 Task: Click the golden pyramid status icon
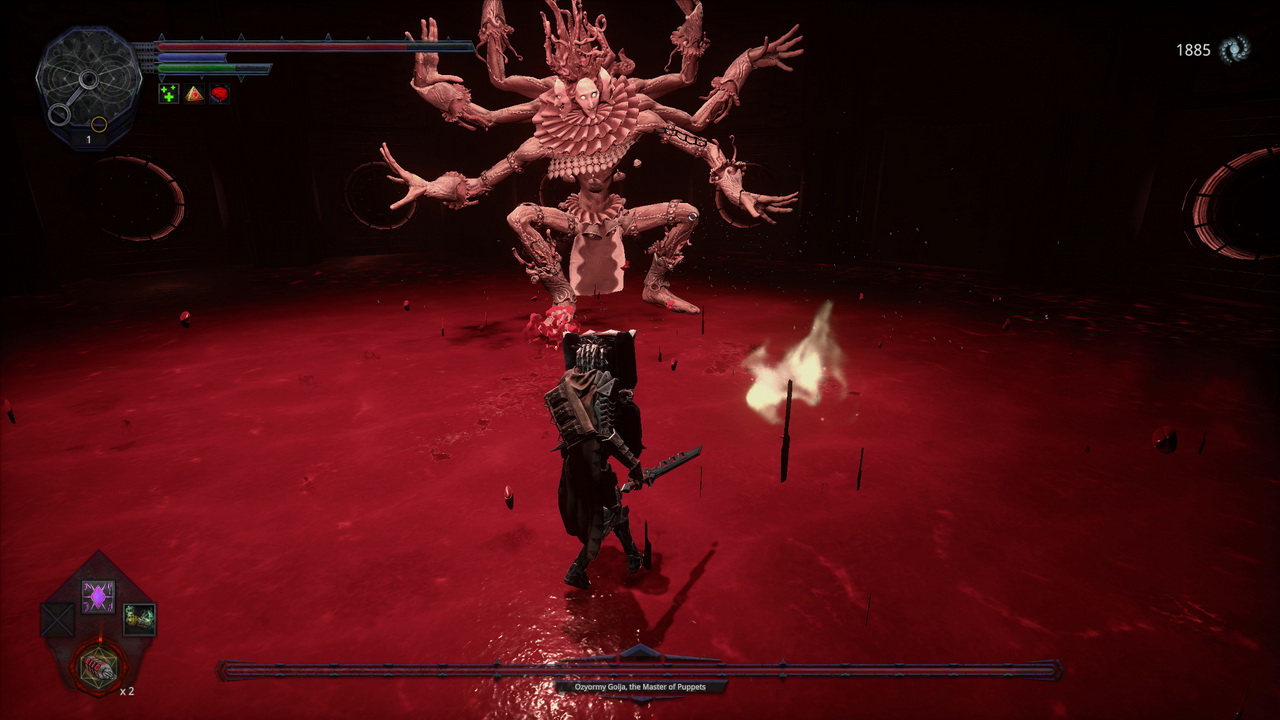click(194, 94)
